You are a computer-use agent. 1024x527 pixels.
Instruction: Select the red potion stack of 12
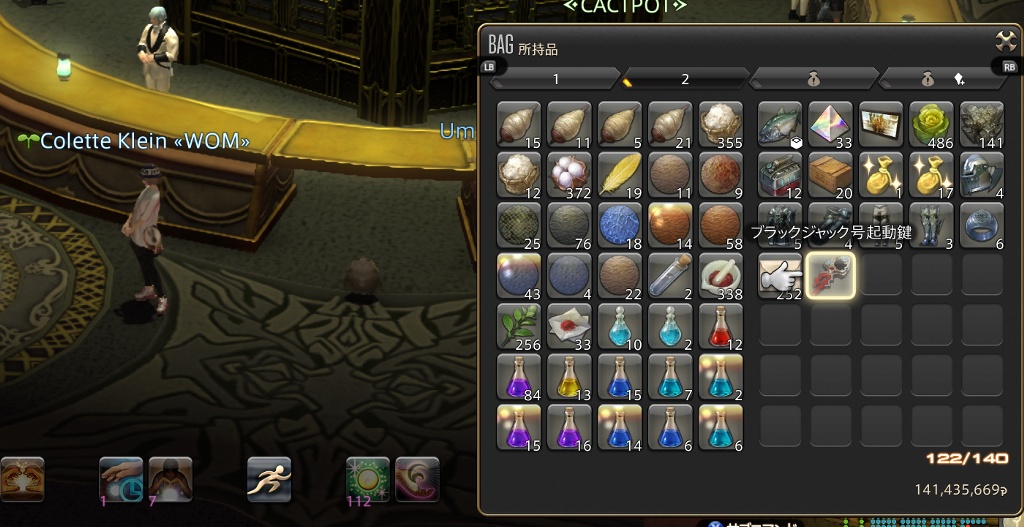pos(720,326)
